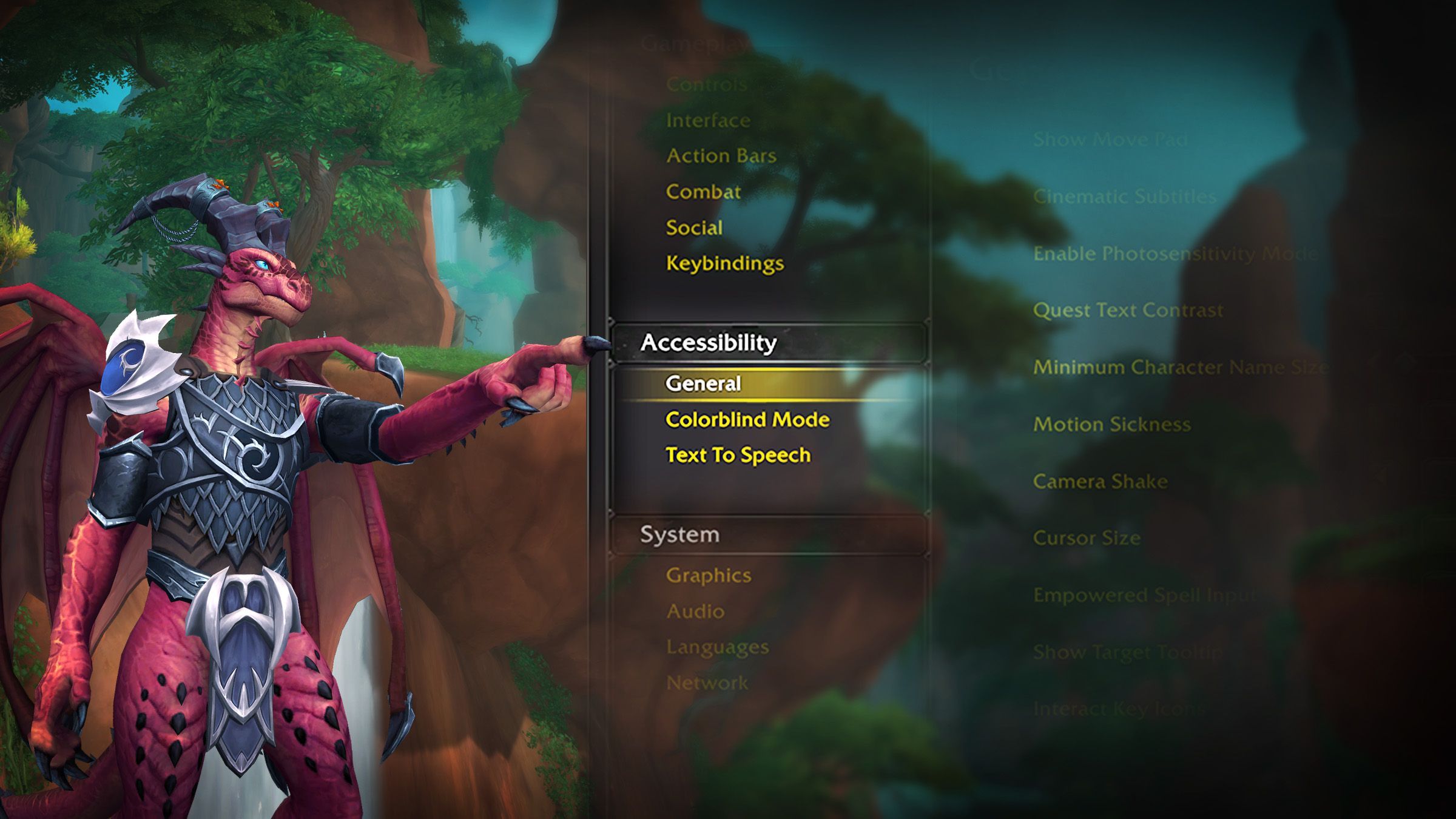
Task: Open the Social settings category
Action: pos(694,227)
